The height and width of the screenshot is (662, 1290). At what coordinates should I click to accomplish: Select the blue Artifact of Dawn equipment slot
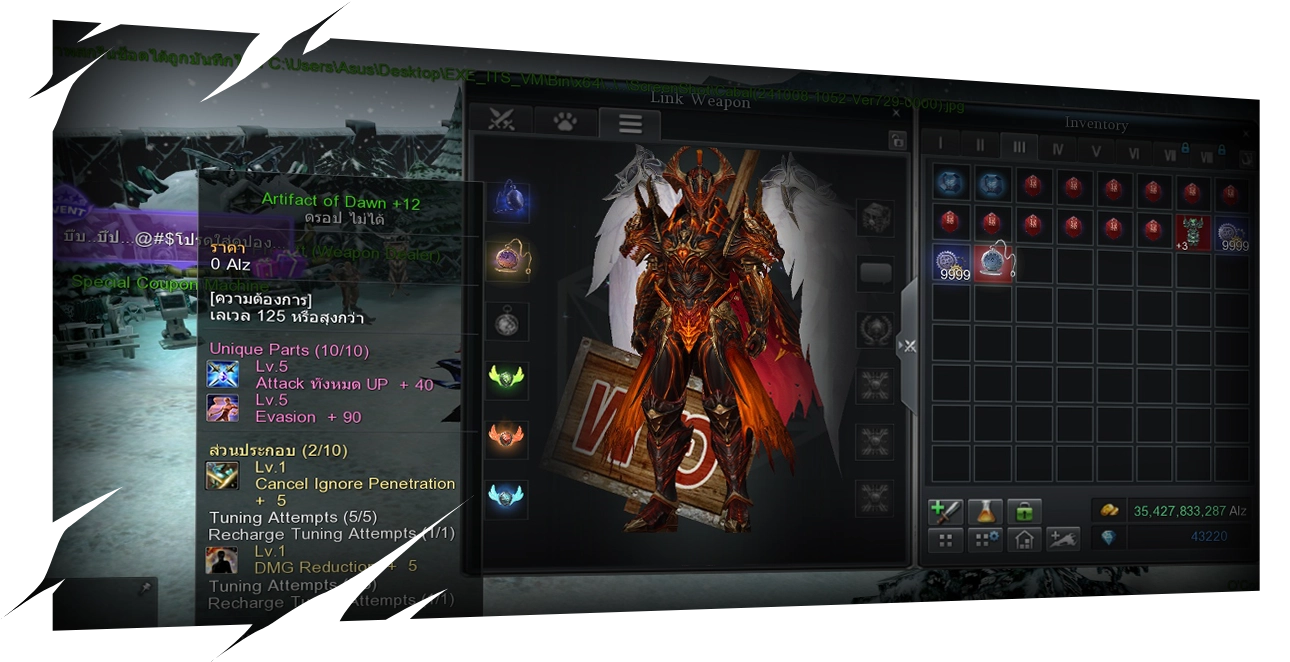pos(507,202)
